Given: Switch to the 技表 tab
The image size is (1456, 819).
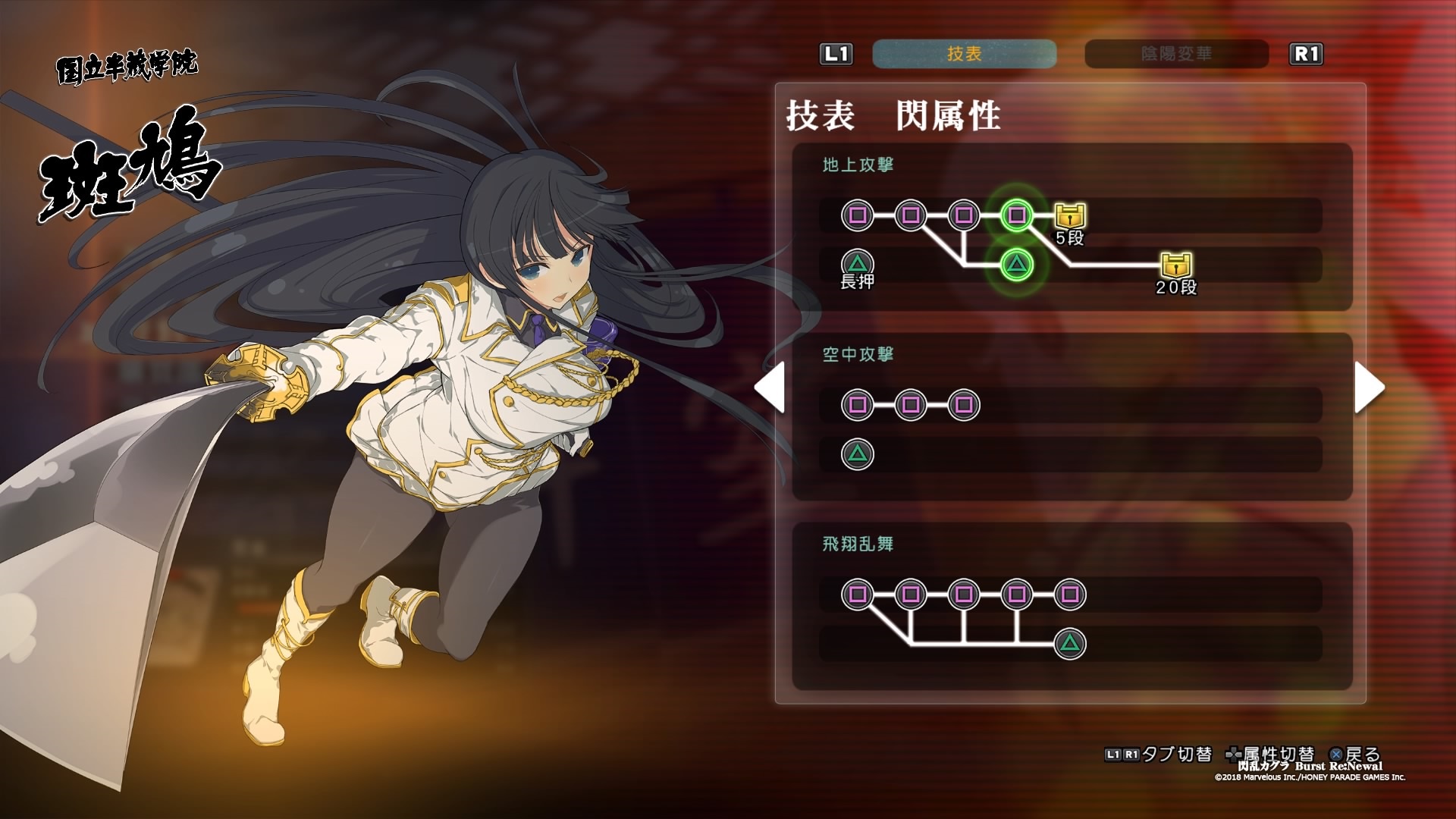Looking at the screenshot, I should 964,54.
